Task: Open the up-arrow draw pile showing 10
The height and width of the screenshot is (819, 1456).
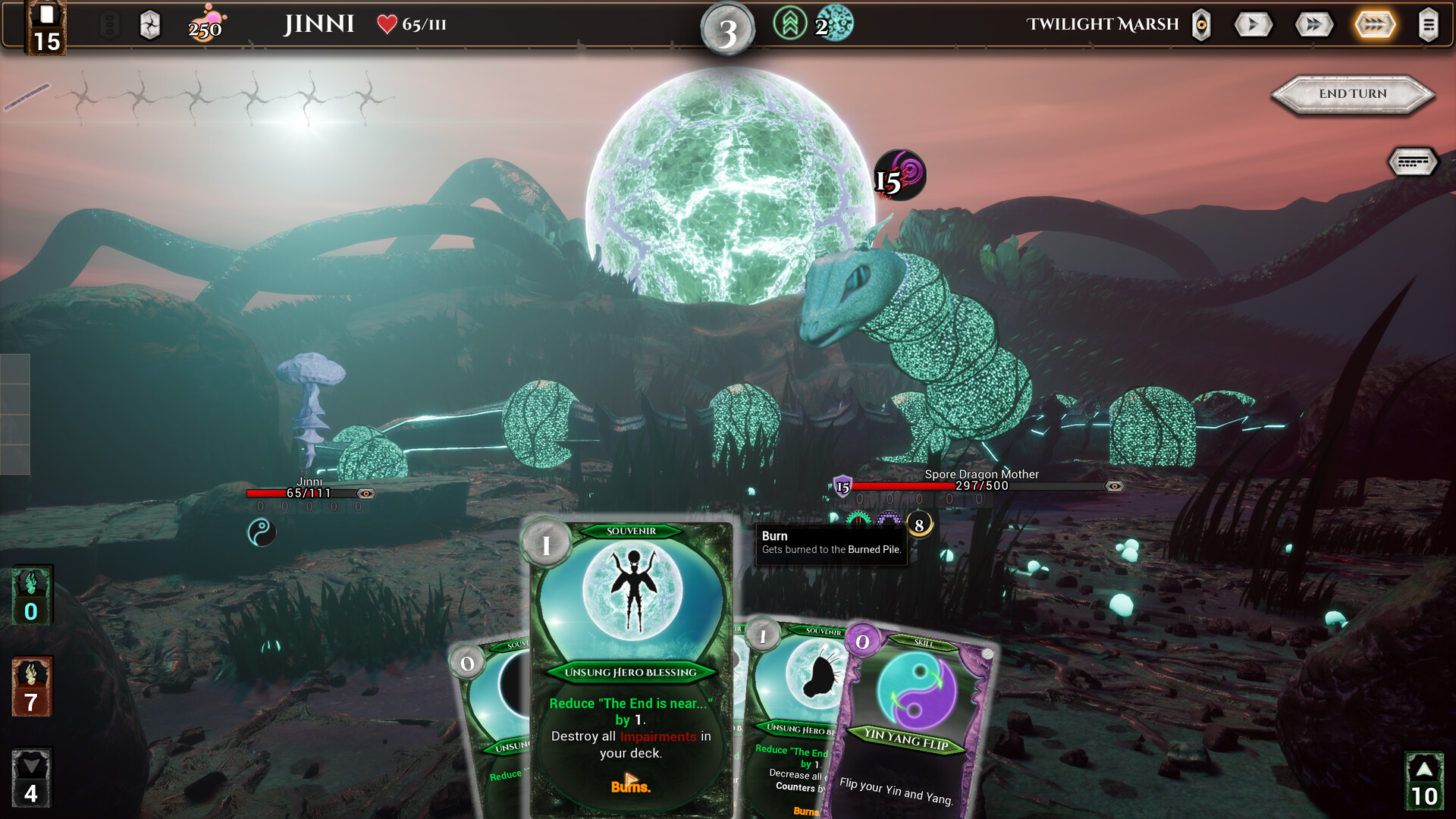Action: 1424,781
